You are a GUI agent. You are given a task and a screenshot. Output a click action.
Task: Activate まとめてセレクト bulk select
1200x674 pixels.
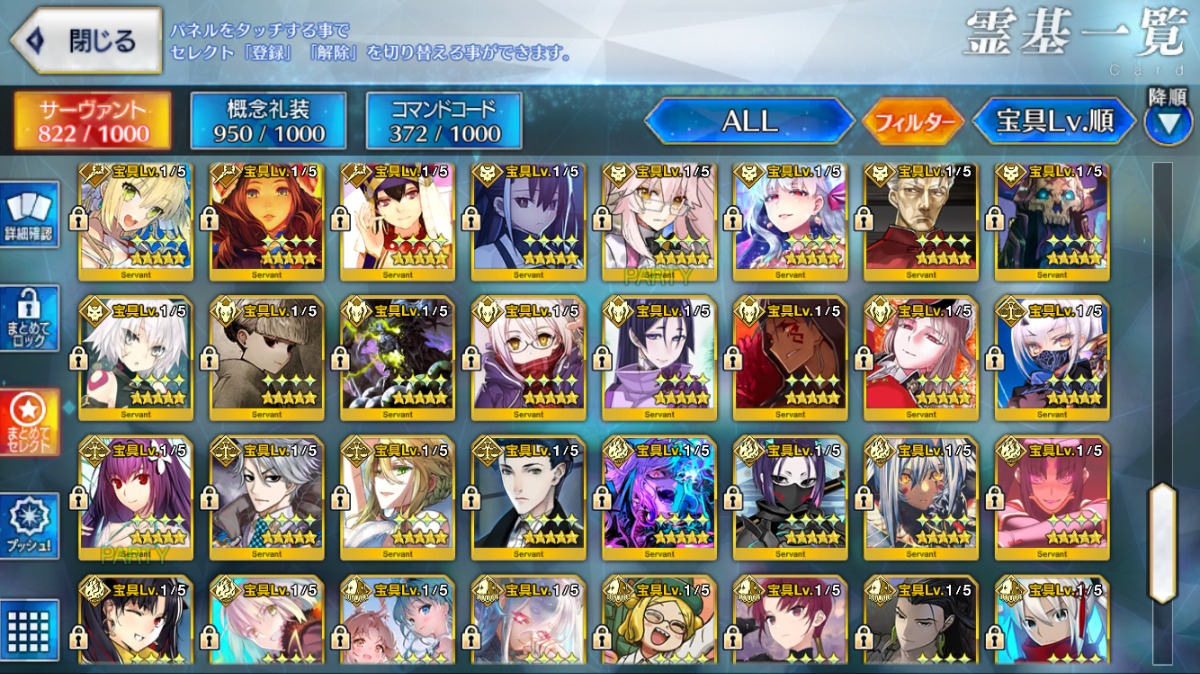(x=32, y=422)
